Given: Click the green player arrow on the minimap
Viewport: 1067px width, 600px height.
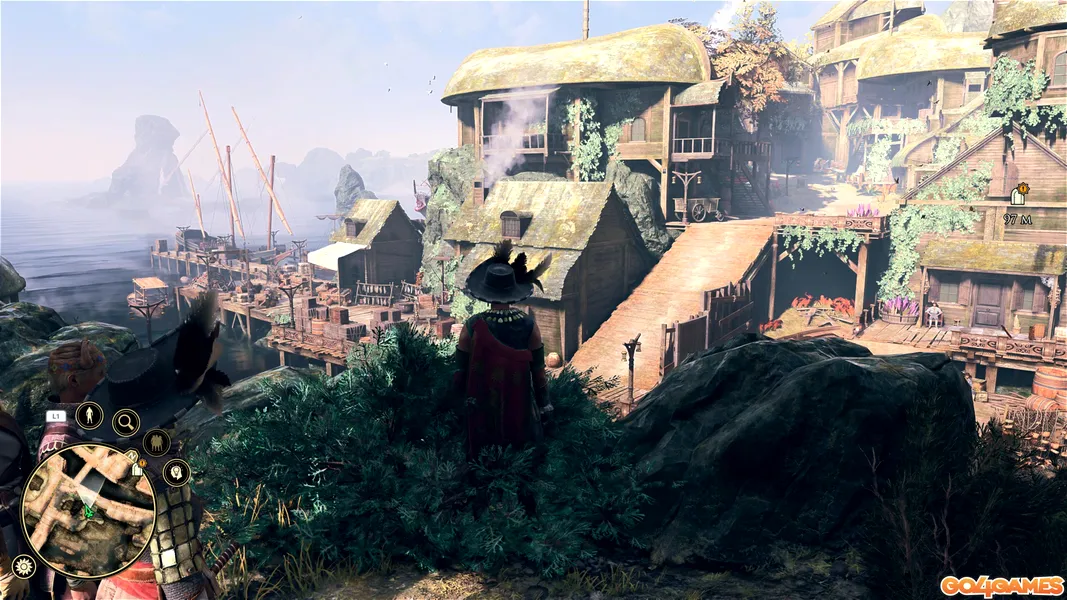Looking at the screenshot, I should (88, 512).
